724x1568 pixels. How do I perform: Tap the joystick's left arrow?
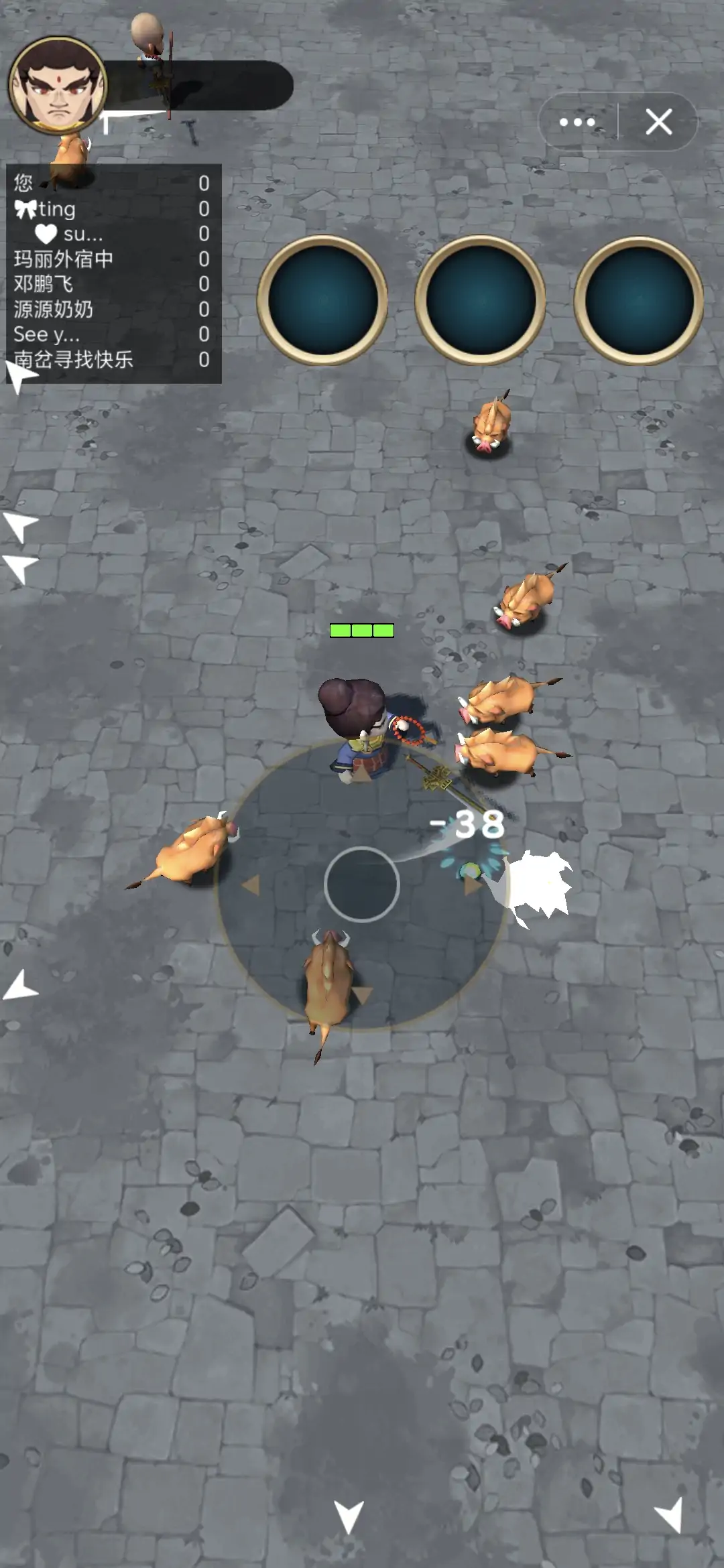click(251, 885)
